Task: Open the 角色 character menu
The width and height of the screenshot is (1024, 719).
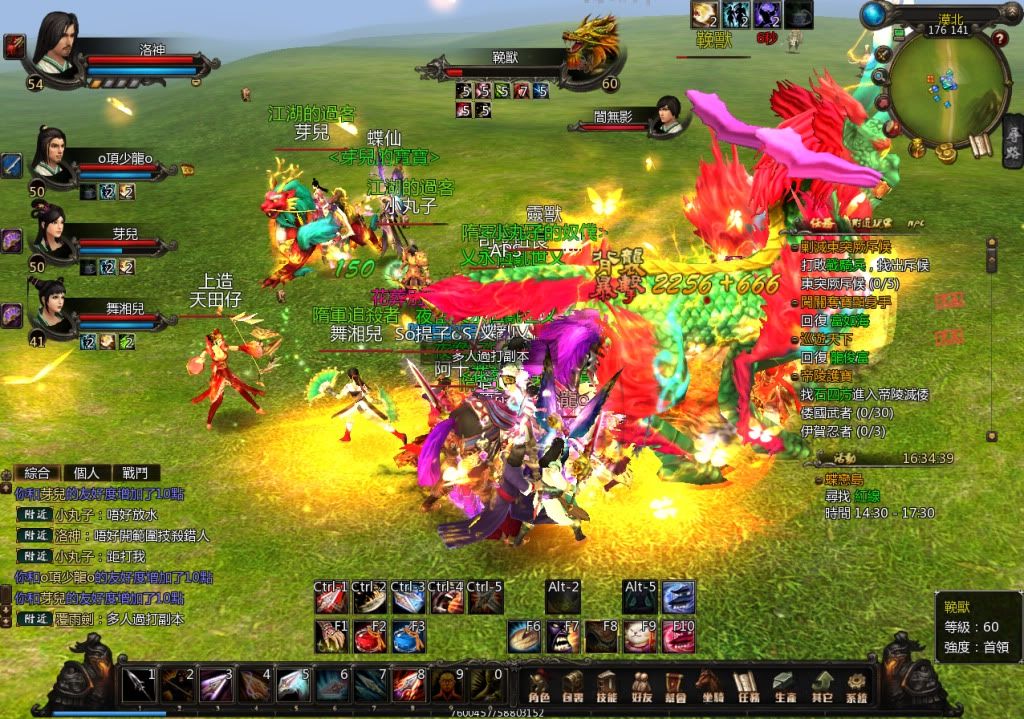Action: (x=539, y=685)
